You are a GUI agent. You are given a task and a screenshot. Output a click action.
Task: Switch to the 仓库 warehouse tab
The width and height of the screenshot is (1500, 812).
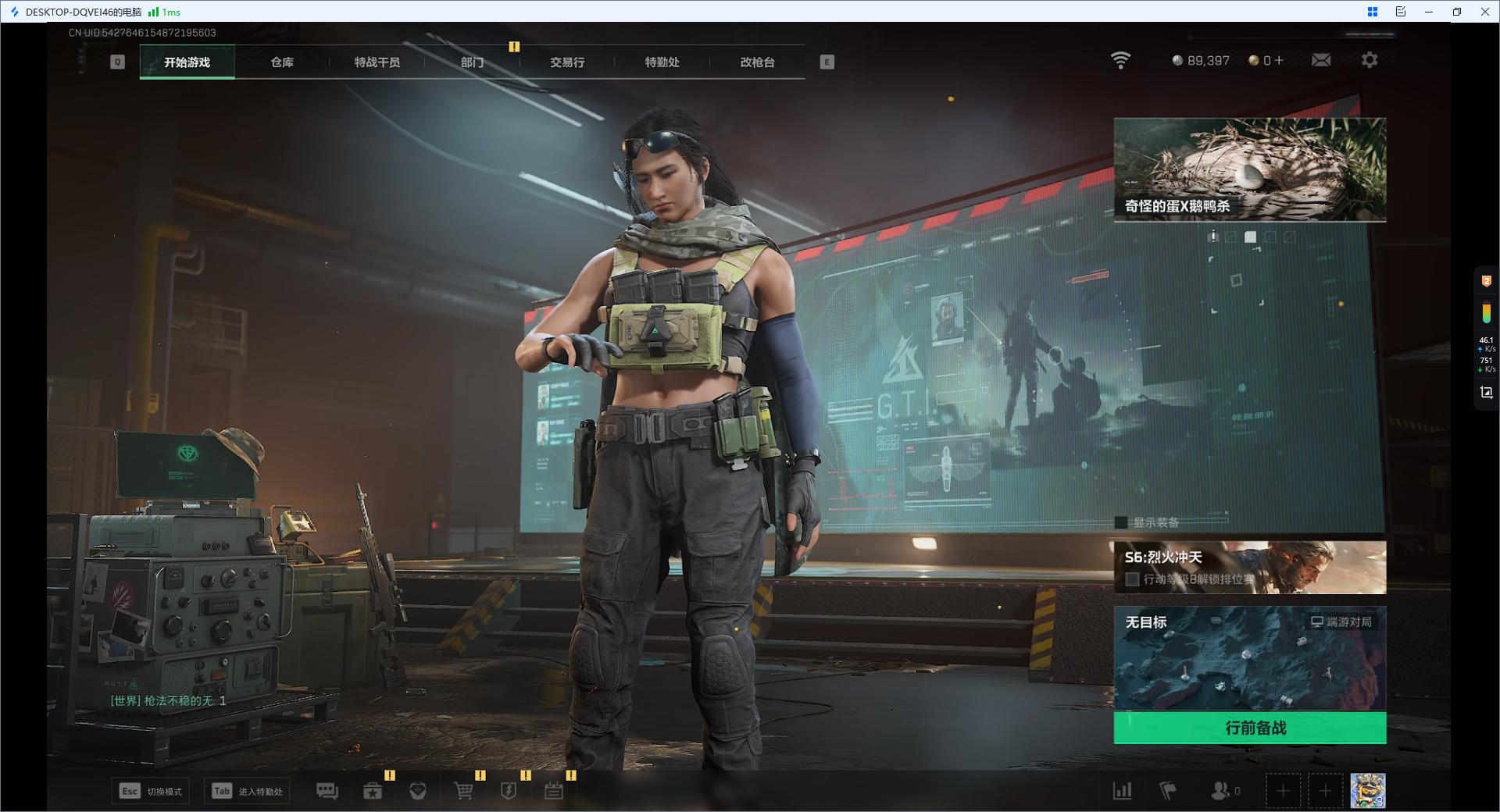[x=282, y=62]
